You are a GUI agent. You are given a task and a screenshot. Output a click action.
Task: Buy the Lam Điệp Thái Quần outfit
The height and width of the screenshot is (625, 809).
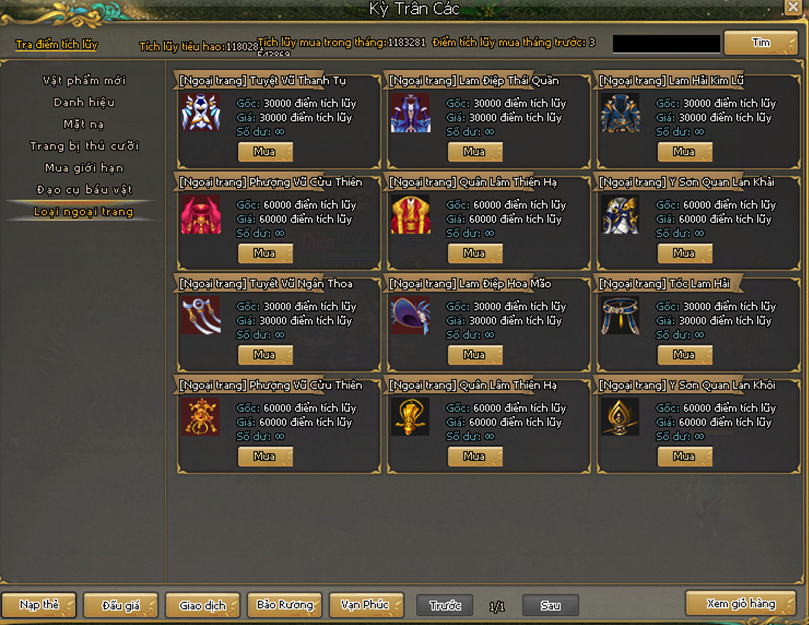click(x=475, y=152)
